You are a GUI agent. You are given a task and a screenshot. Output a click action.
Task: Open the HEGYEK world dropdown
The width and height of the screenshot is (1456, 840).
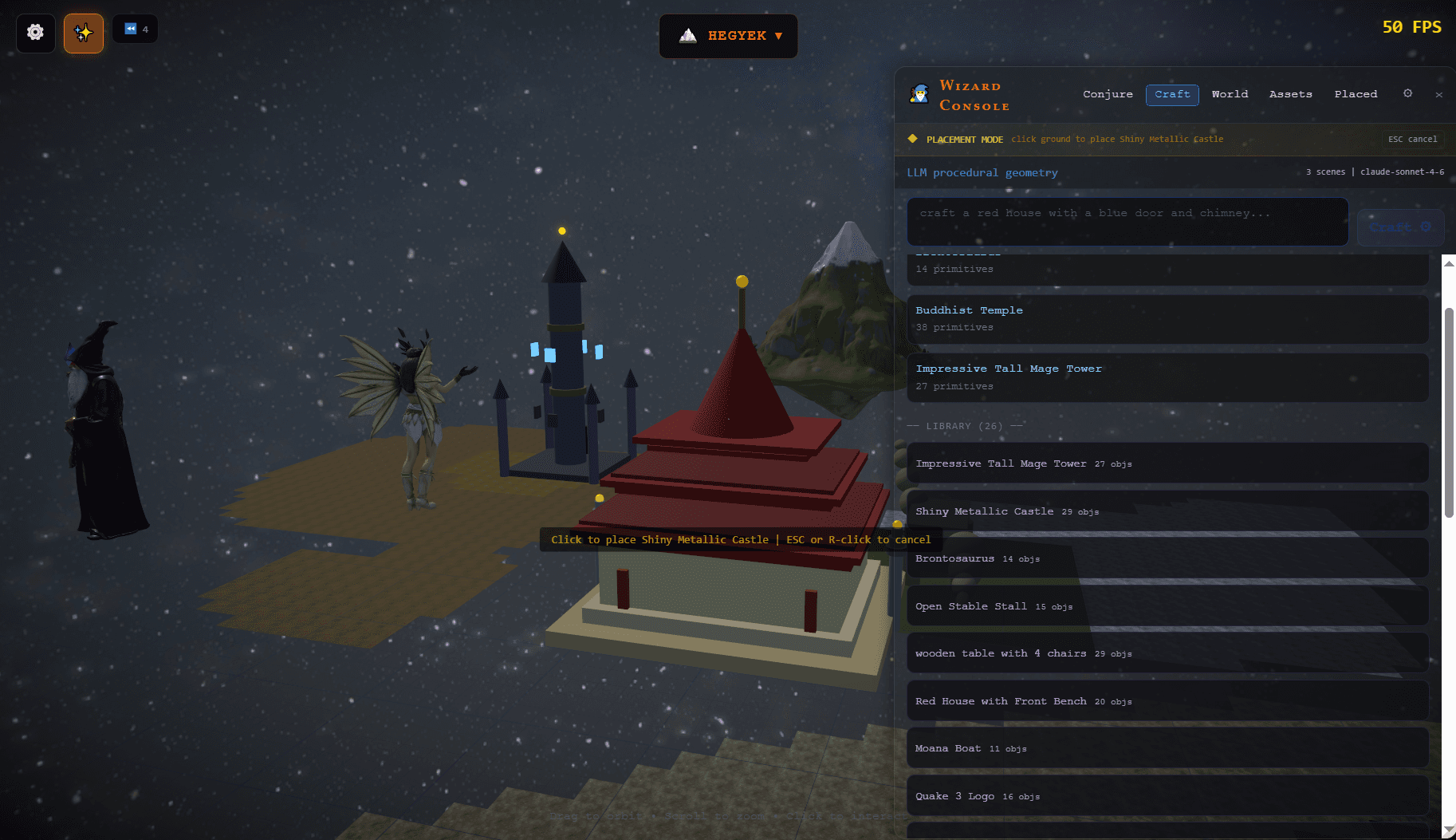[x=729, y=36]
